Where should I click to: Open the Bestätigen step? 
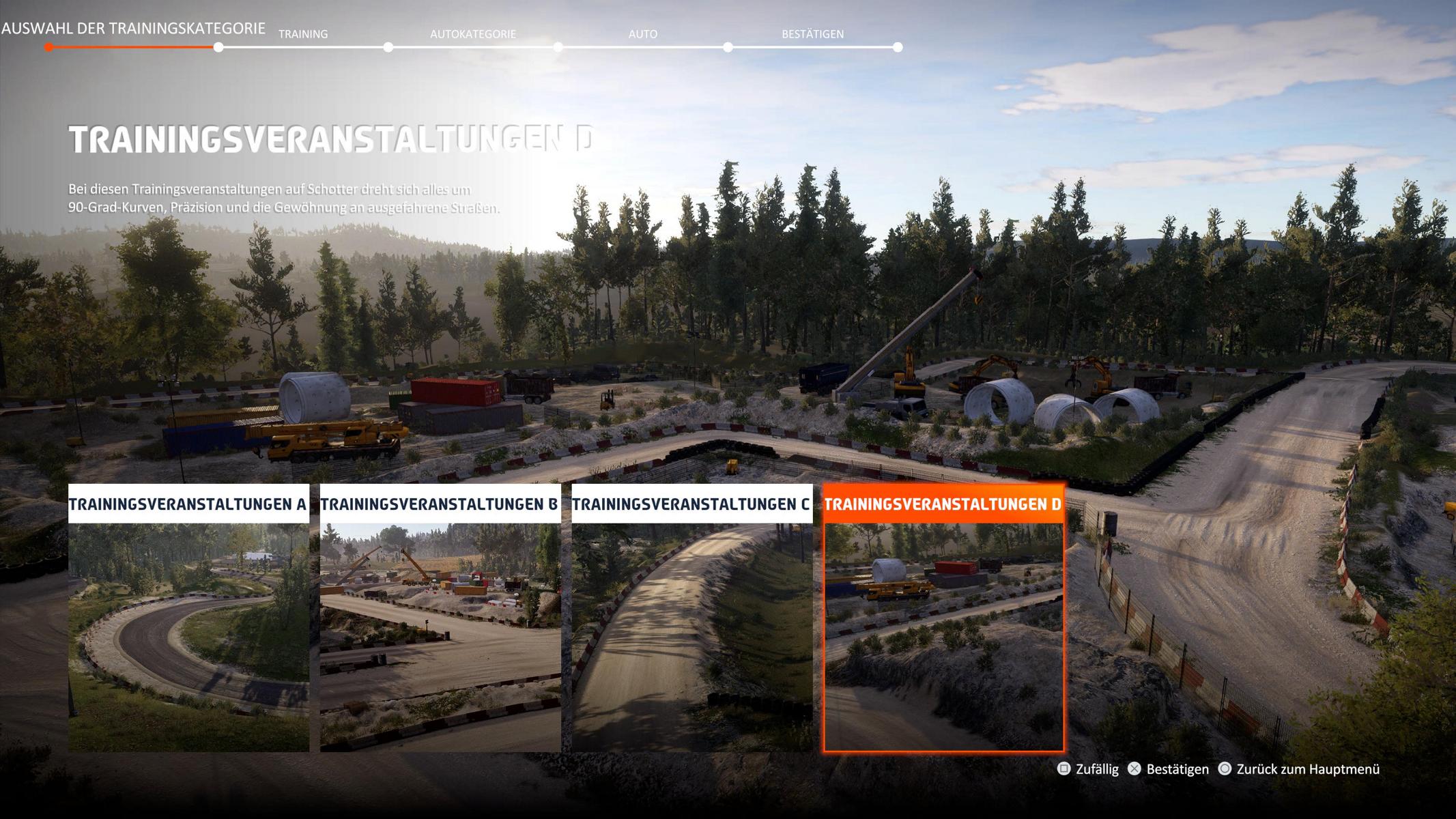[x=812, y=34]
